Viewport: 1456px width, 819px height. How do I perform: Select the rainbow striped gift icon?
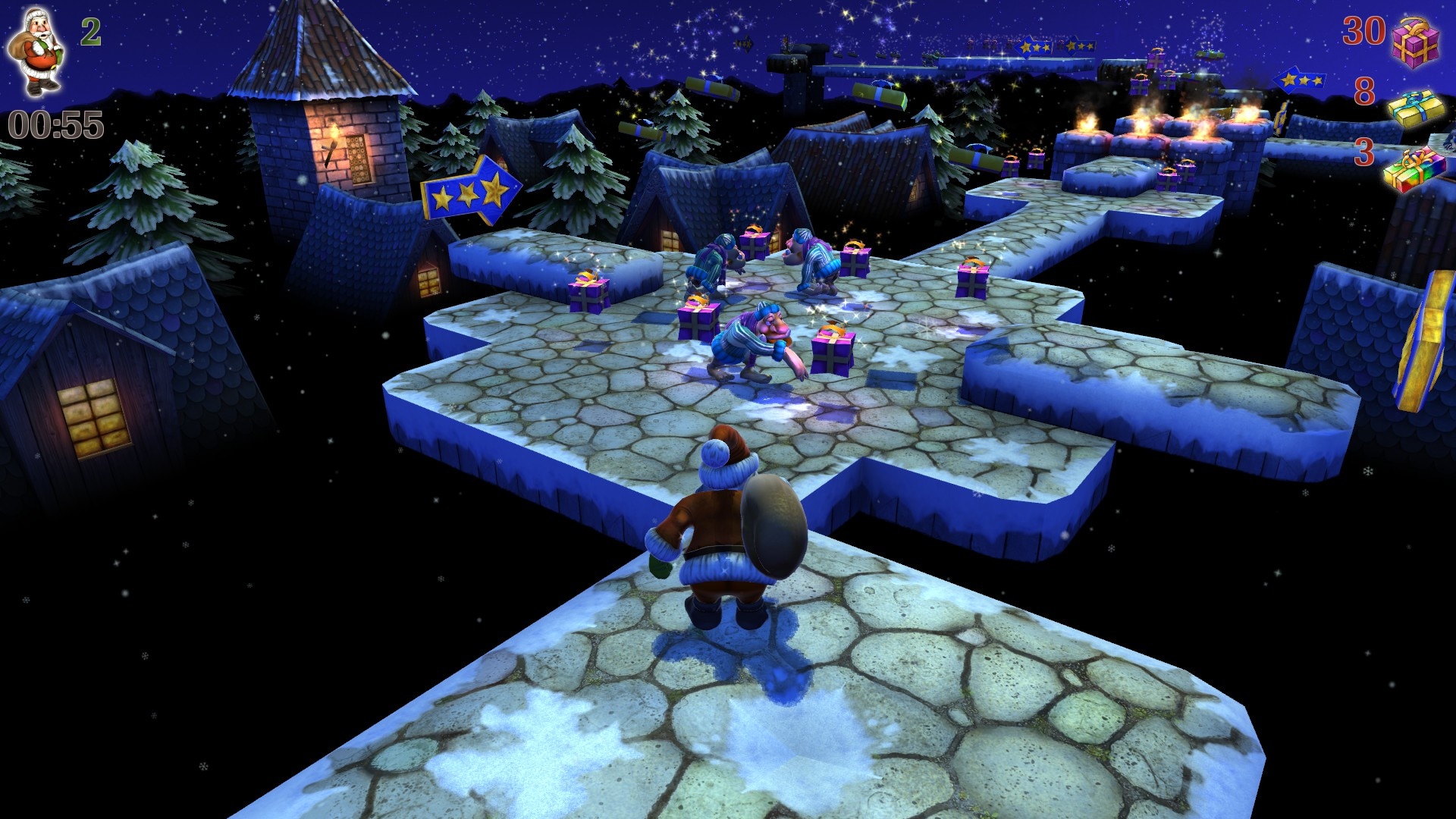[1414, 168]
